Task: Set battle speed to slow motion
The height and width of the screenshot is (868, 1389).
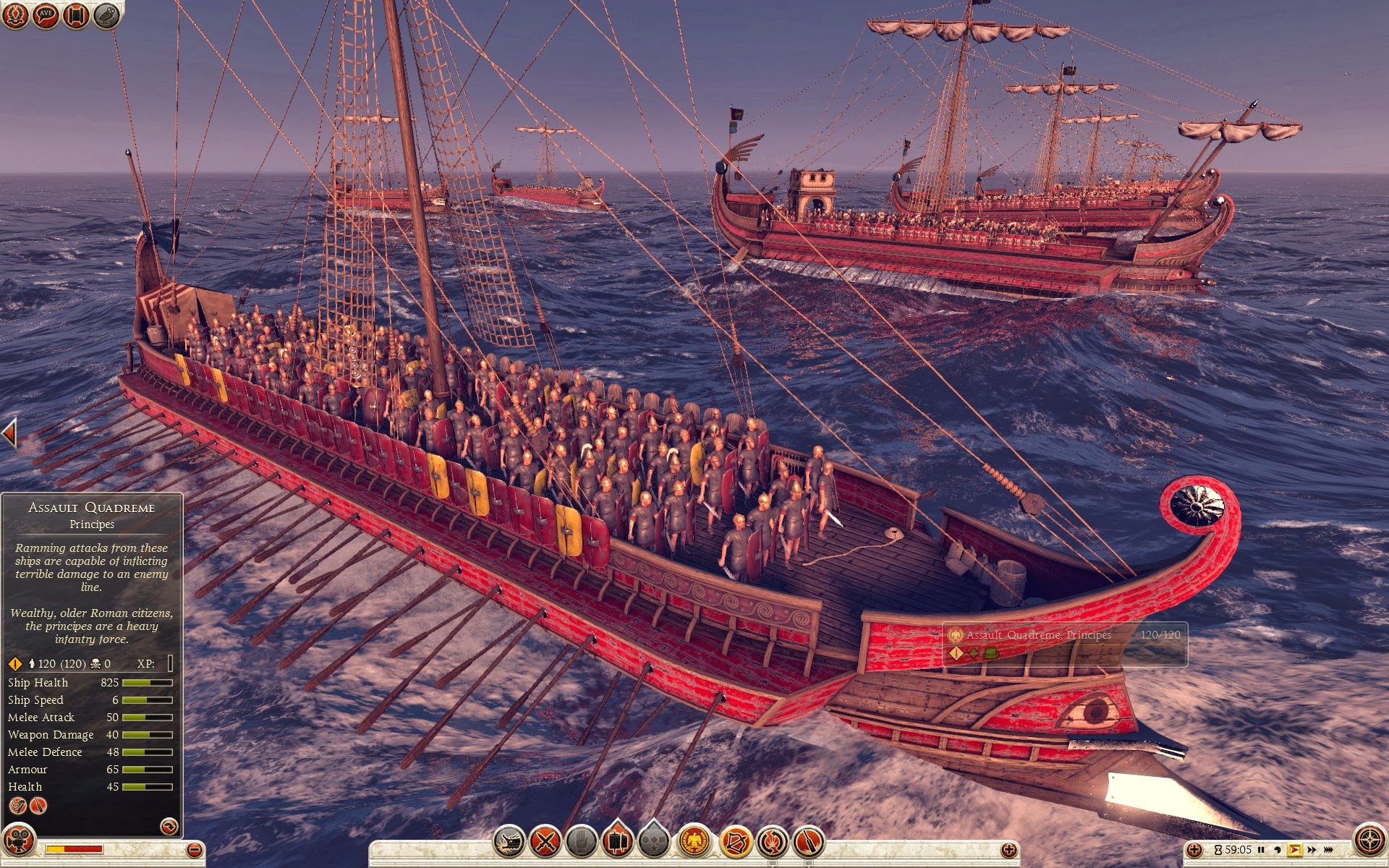Action: pyautogui.click(x=1277, y=850)
